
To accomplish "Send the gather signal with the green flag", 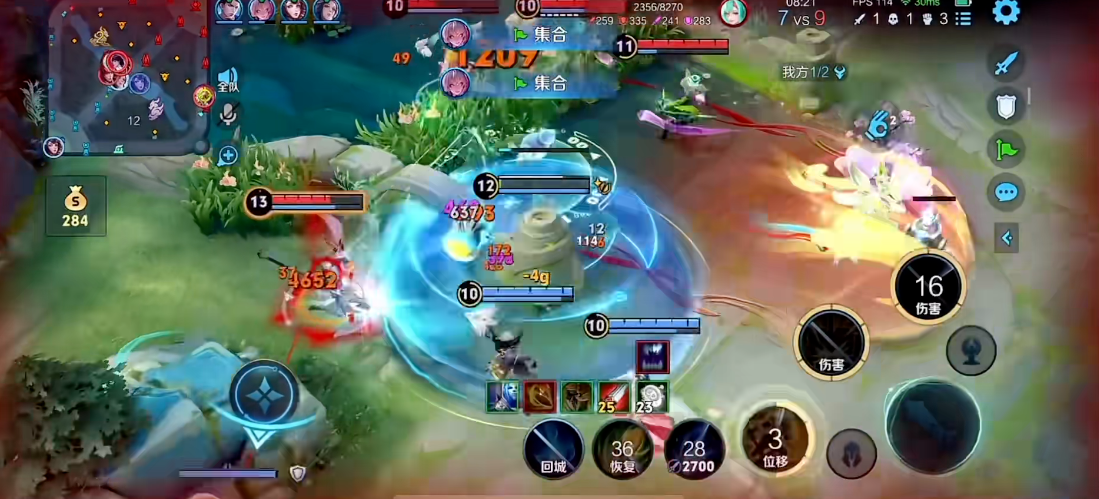I will point(1006,149).
